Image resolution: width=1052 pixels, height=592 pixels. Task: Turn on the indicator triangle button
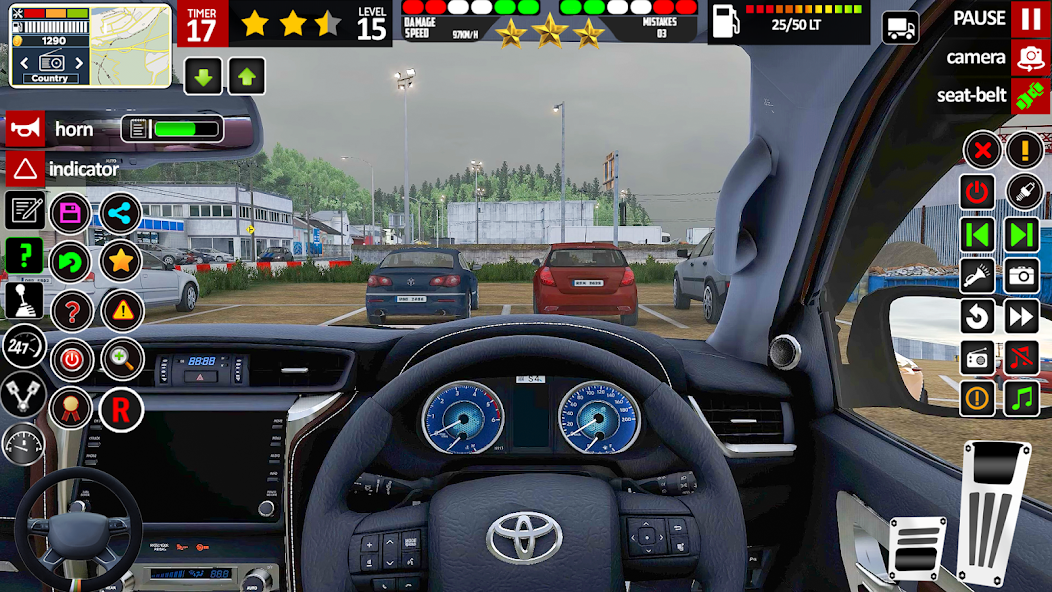point(26,169)
